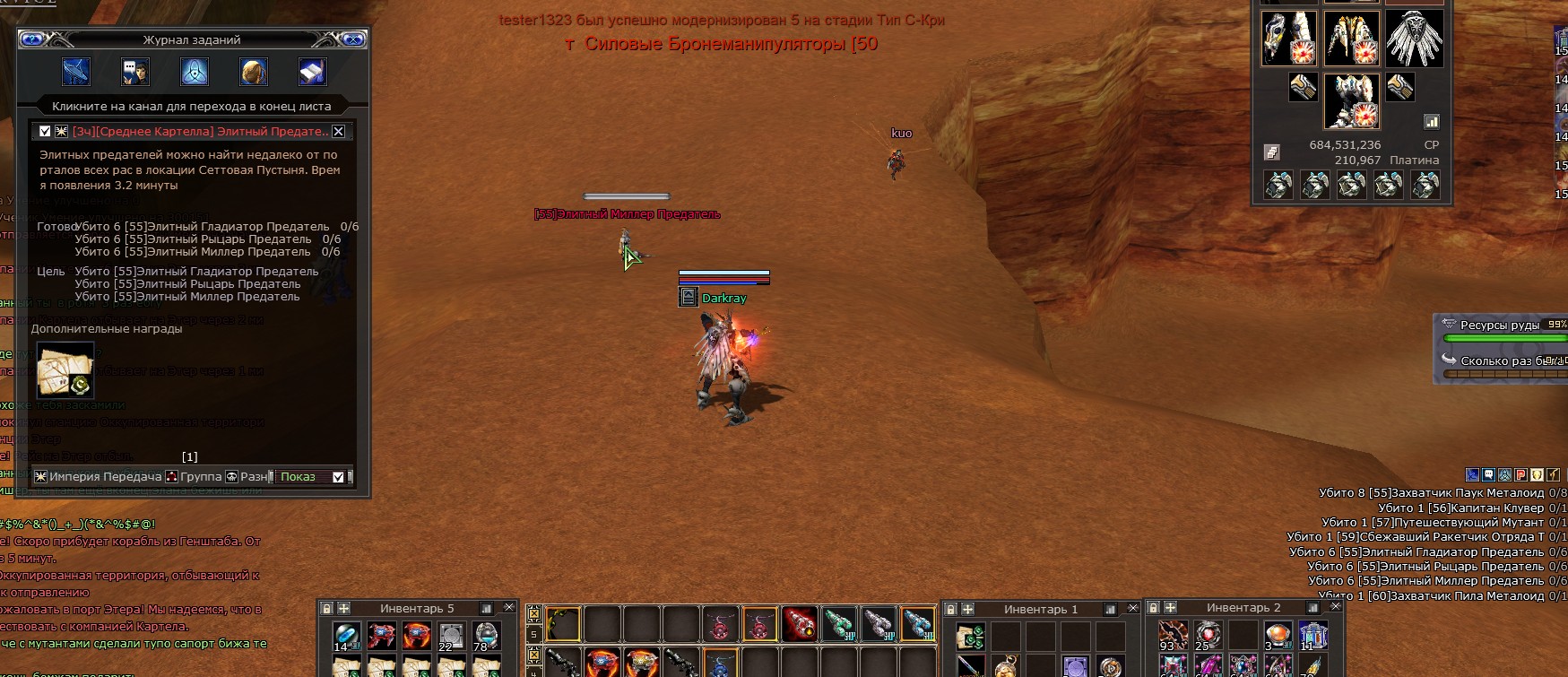Open the open book journal category
This screenshot has height=677, width=1568.
pos(312,72)
